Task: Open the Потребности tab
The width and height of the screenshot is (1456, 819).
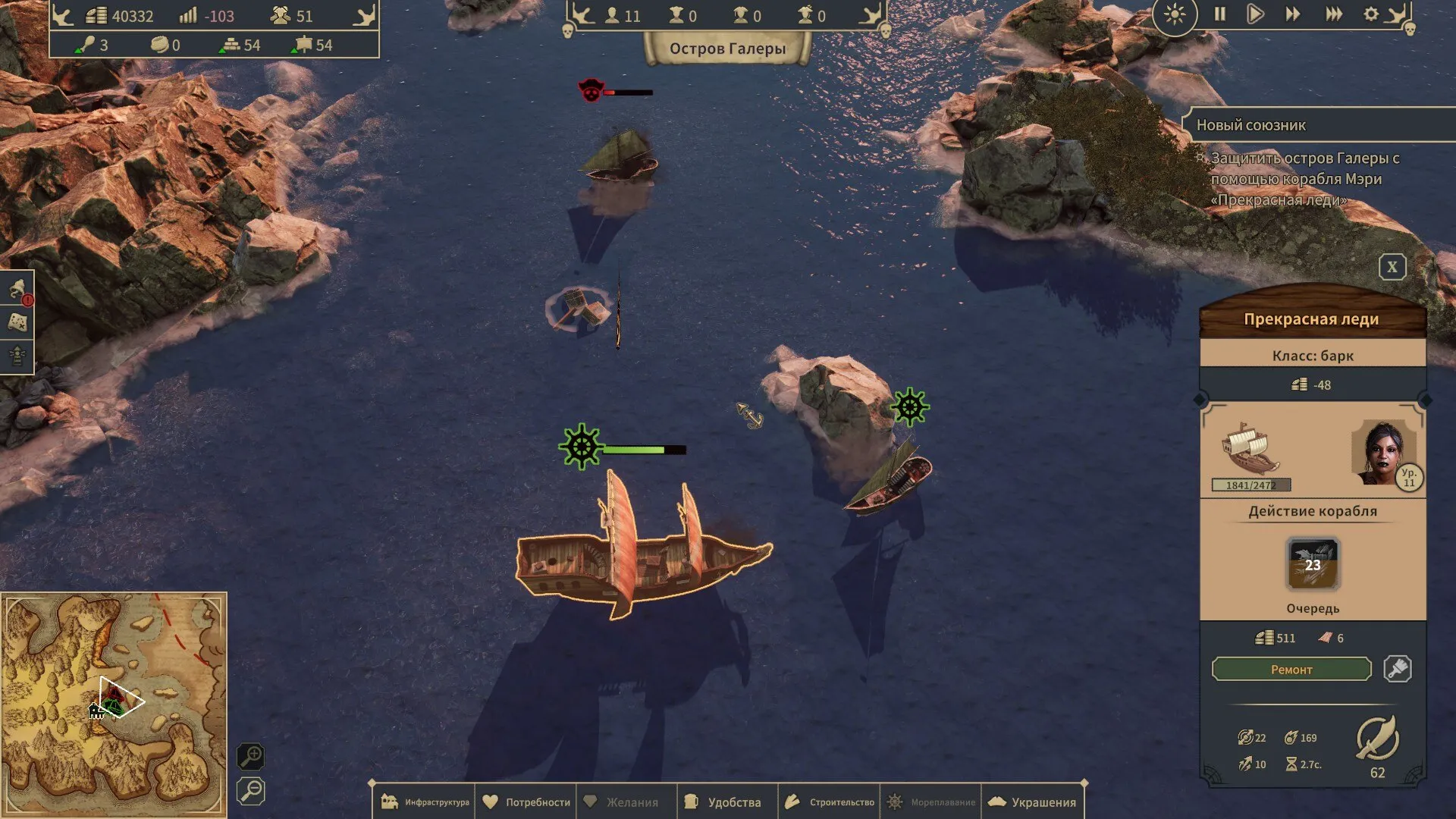Action: [x=526, y=802]
